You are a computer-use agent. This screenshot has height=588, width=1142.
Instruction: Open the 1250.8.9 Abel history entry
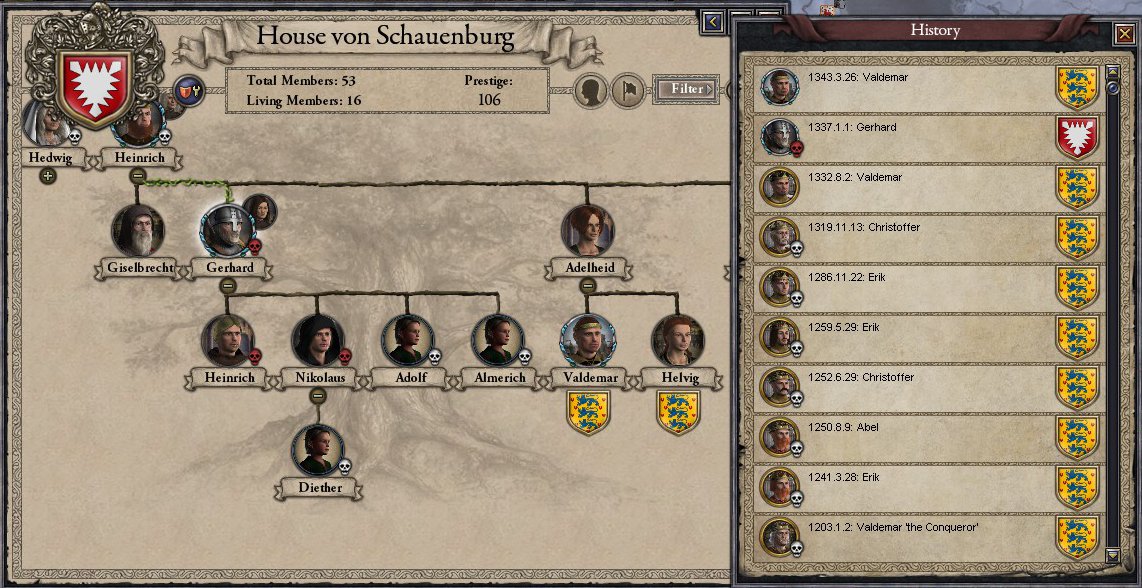click(x=920, y=437)
